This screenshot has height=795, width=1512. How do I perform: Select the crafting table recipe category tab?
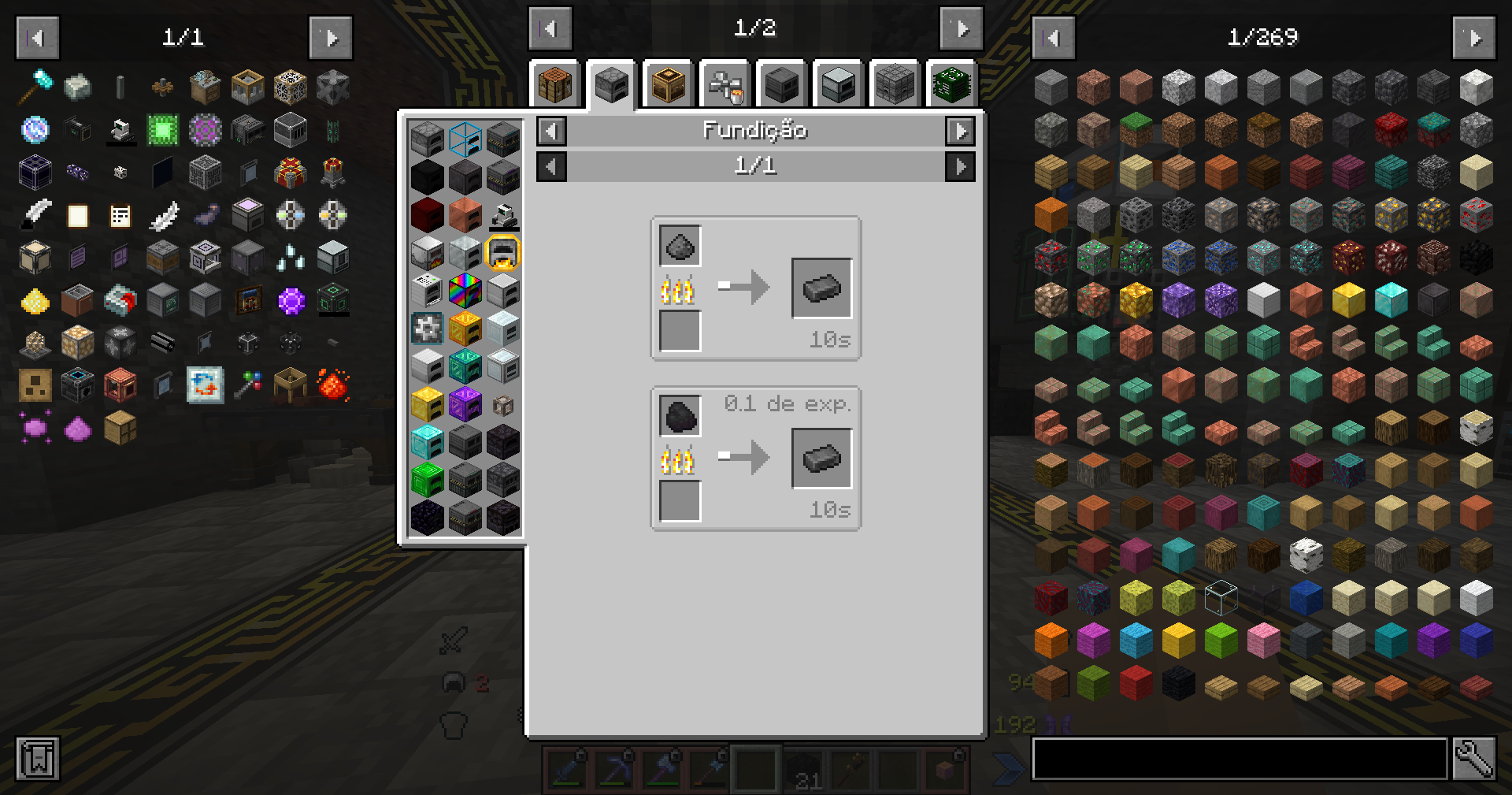[554, 84]
